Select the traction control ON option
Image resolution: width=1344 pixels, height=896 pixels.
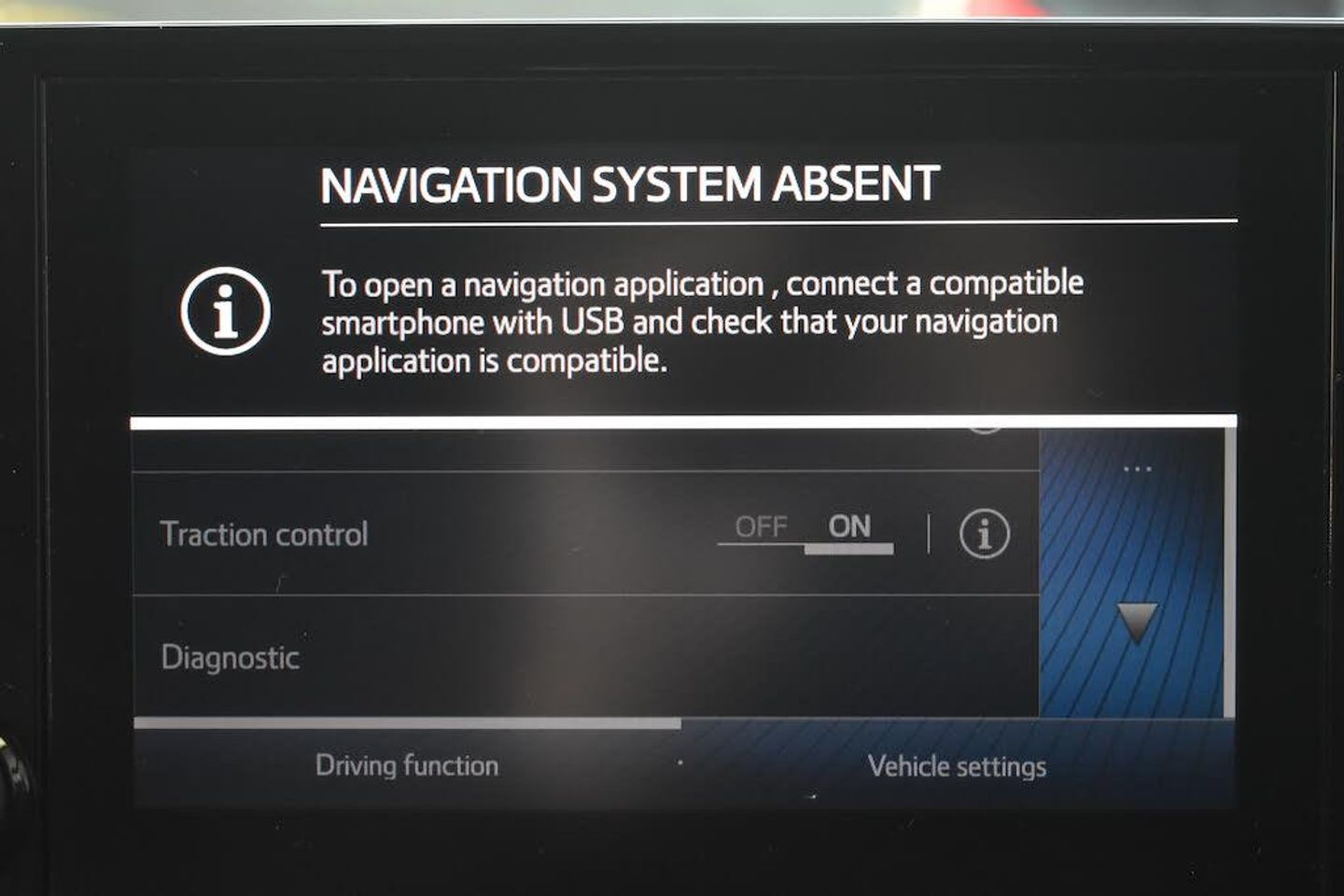click(x=848, y=528)
